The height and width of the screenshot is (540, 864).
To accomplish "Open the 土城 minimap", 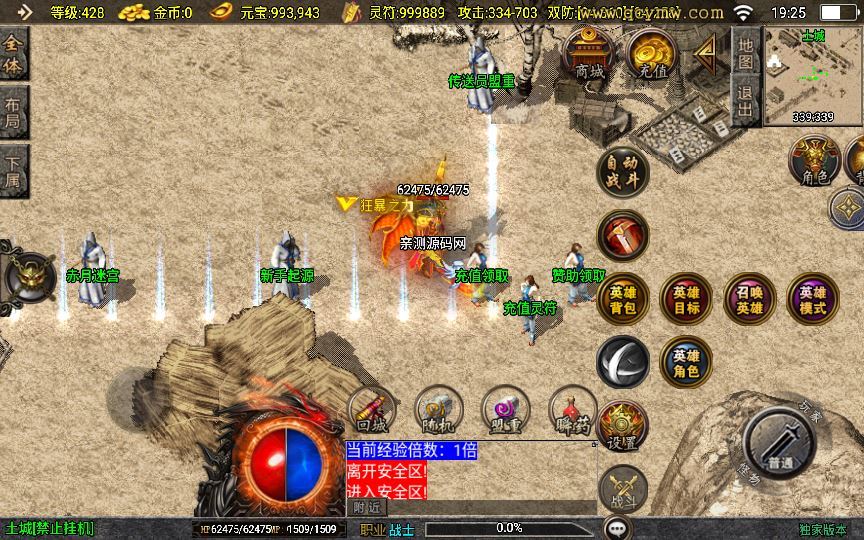I will pyautogui.click(x=813, y=76).
